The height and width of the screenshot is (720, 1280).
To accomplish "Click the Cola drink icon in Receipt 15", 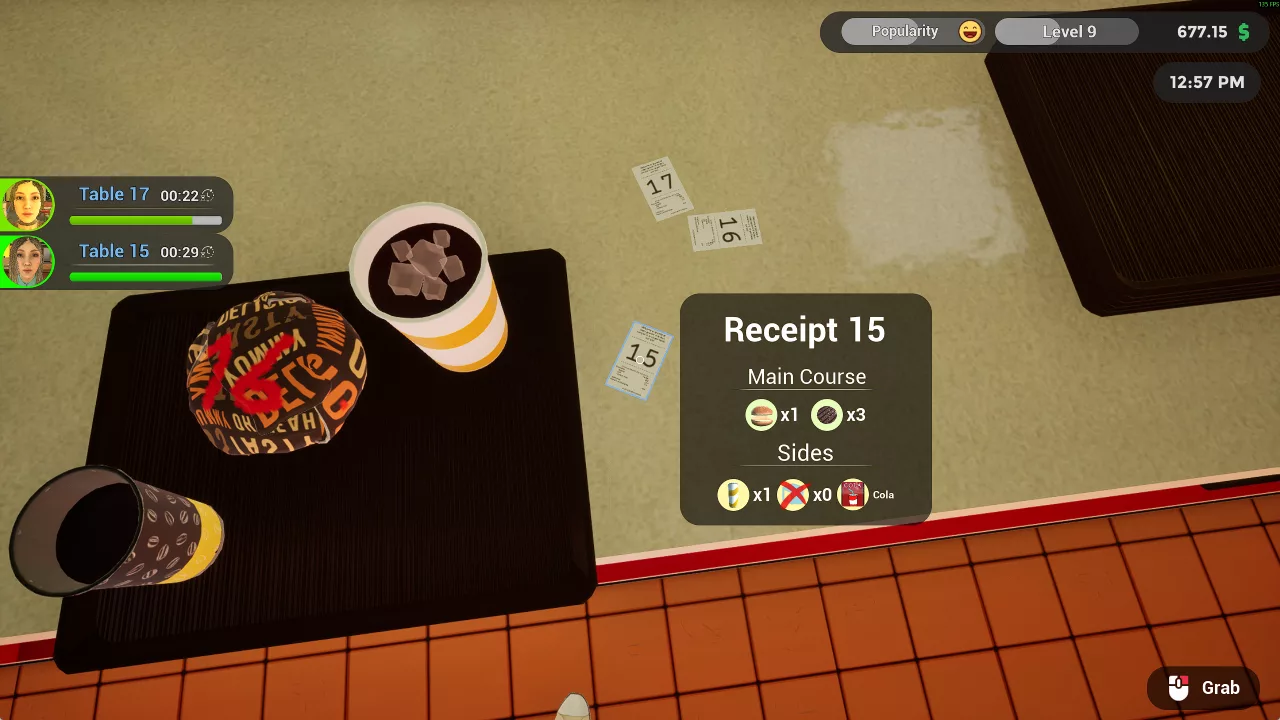I will click(852, 494).
